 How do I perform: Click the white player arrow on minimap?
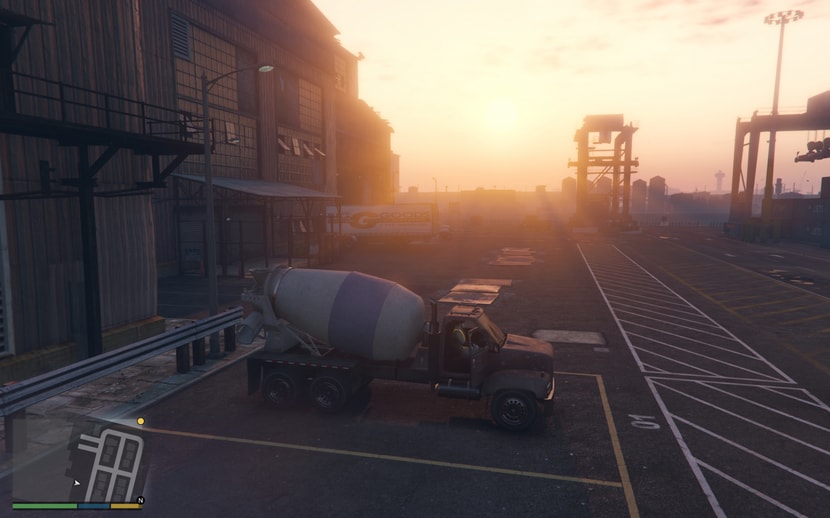pyautogui.click(x=77, y=483)
